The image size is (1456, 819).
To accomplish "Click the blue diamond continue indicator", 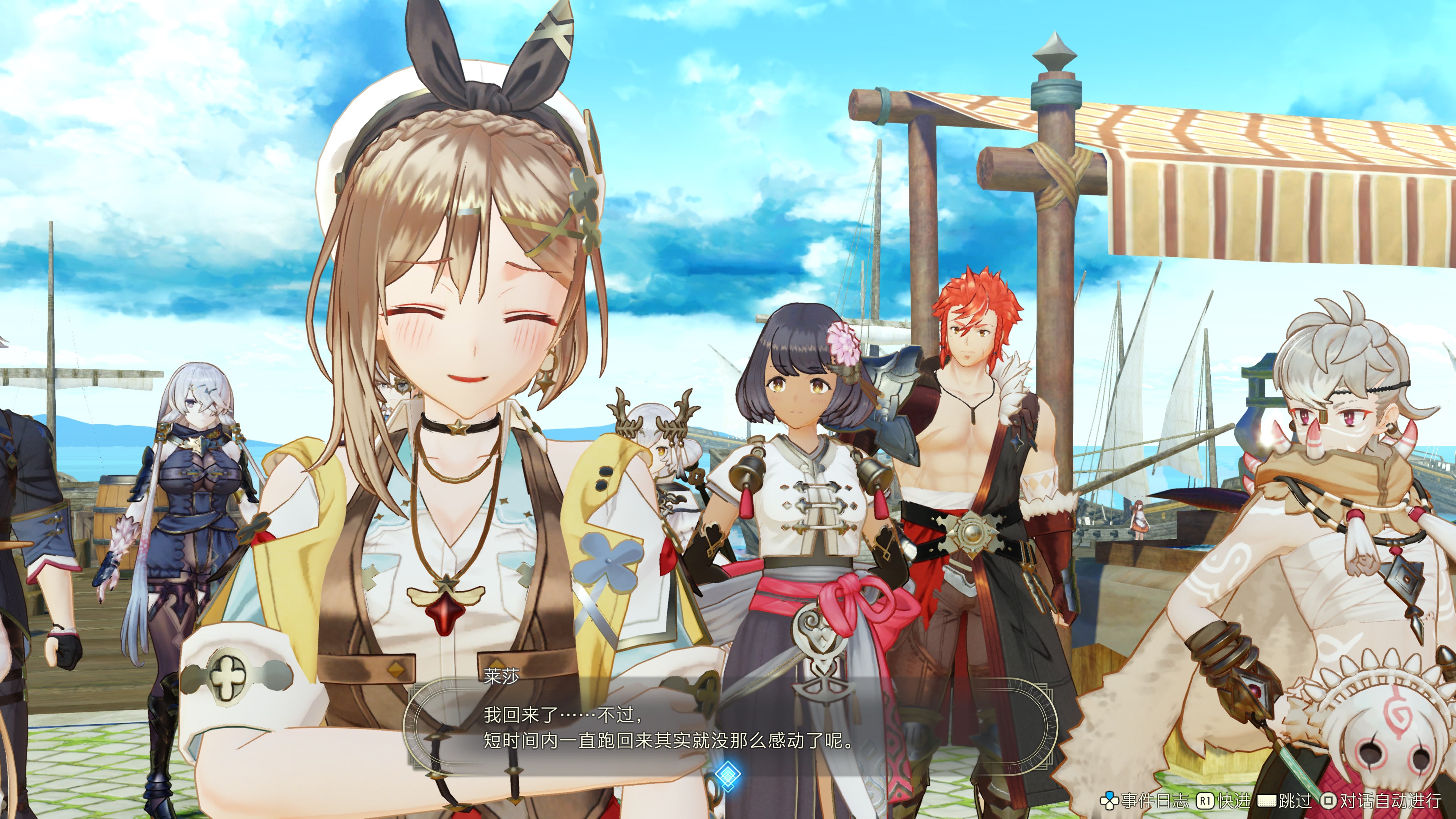I will (x=728, y=774).
